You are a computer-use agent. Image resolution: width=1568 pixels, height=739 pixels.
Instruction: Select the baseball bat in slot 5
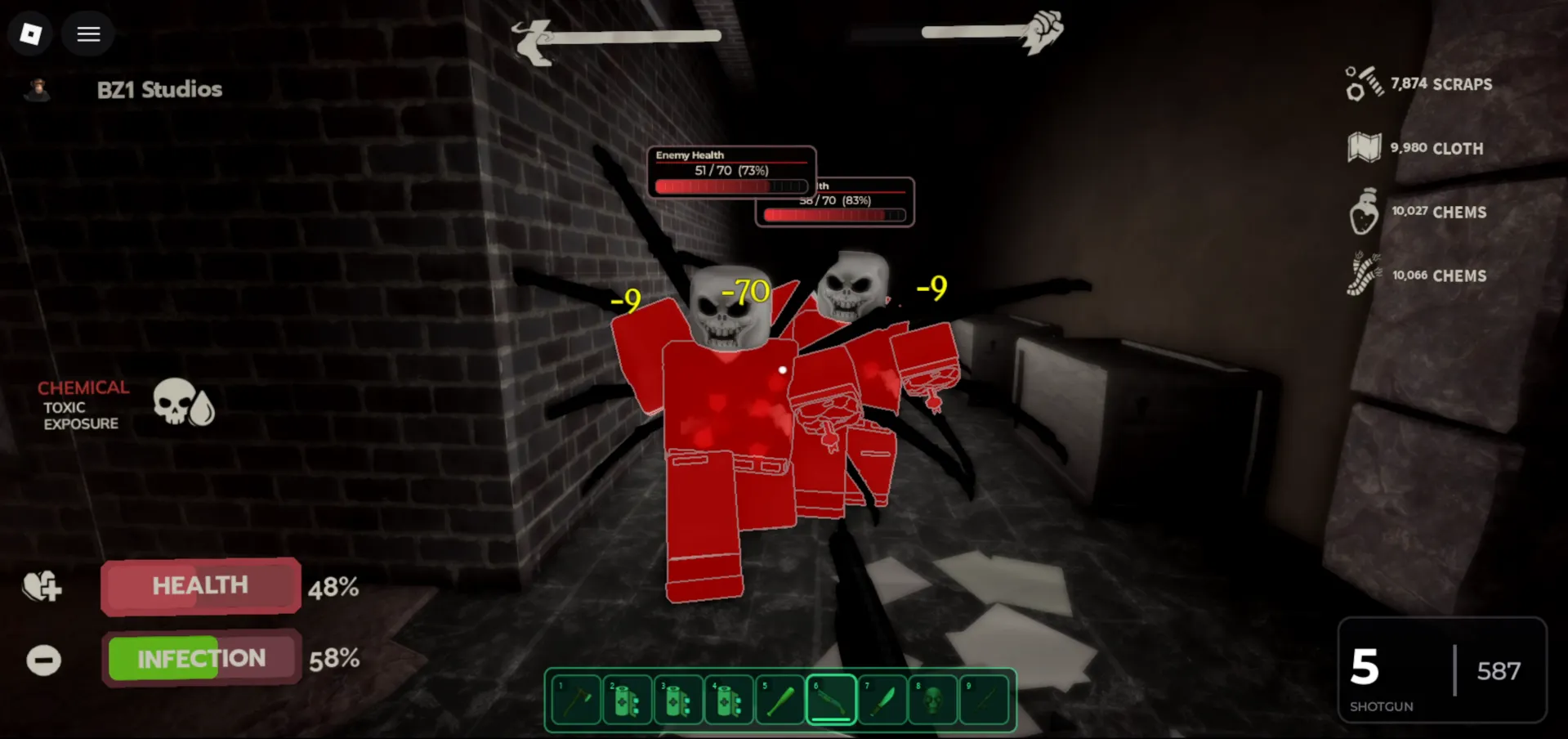[x=780, y=700]
